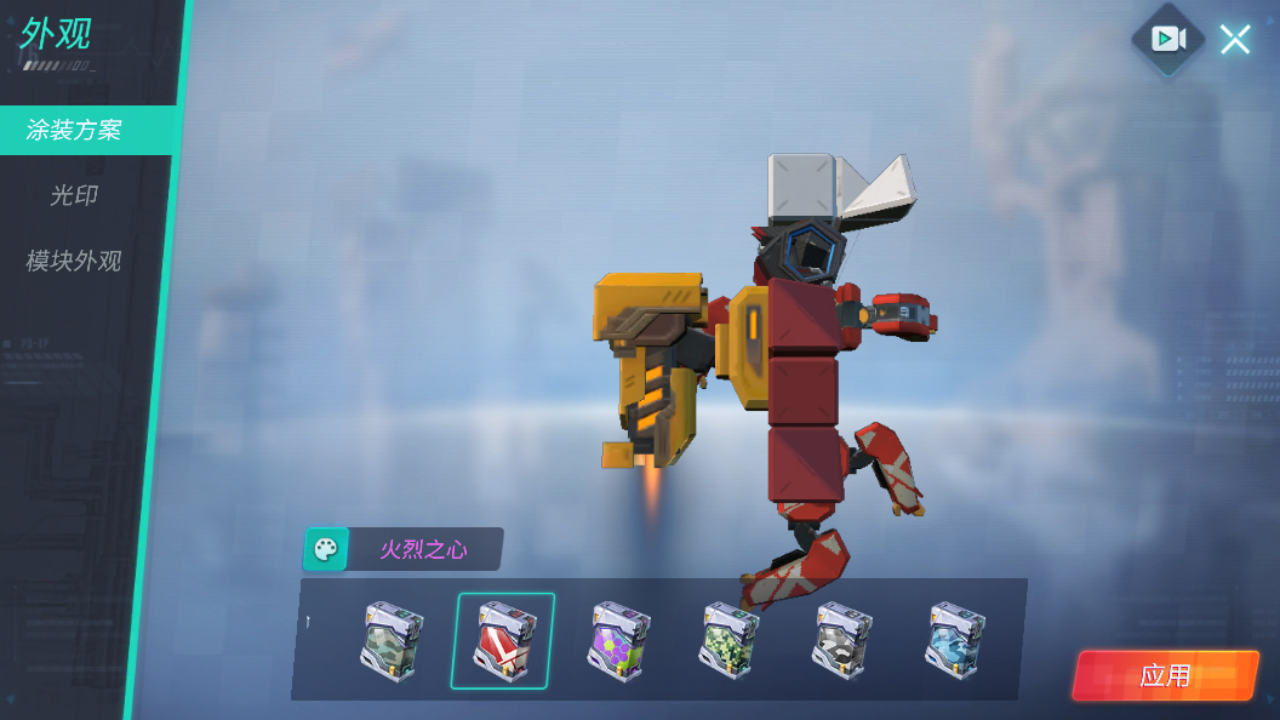Close the 外观 appearance screen
Screen dimensions: 1280x720
tap(1234, 38)
